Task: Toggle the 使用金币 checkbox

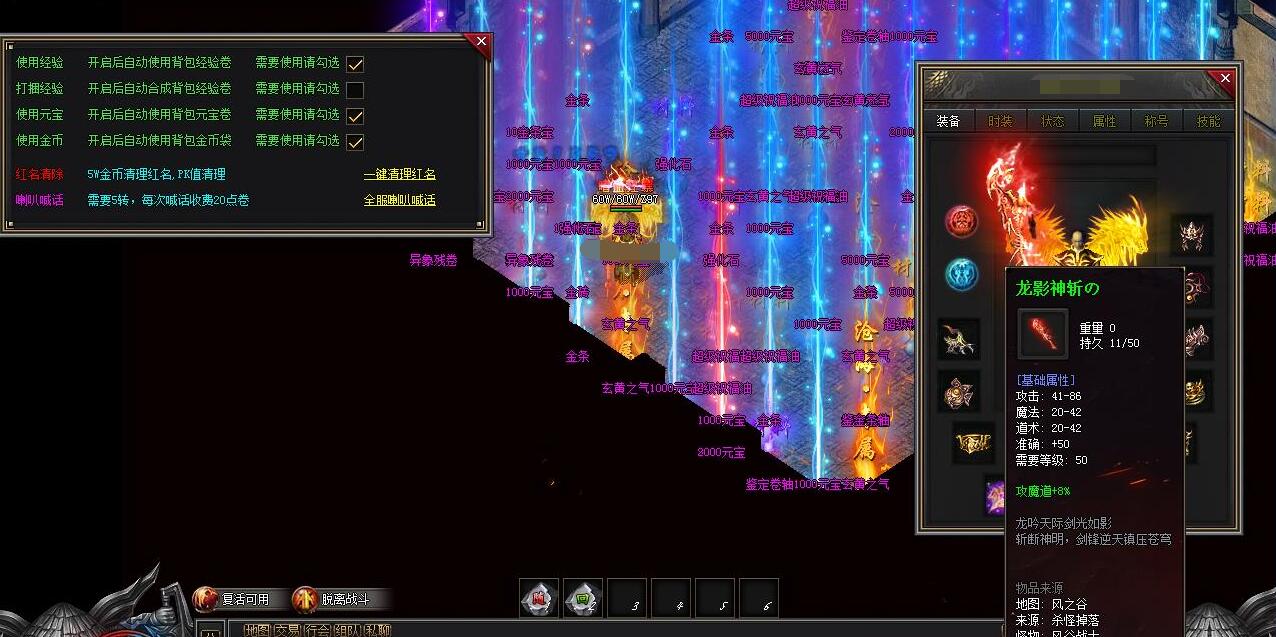Action: pos(355,142)
